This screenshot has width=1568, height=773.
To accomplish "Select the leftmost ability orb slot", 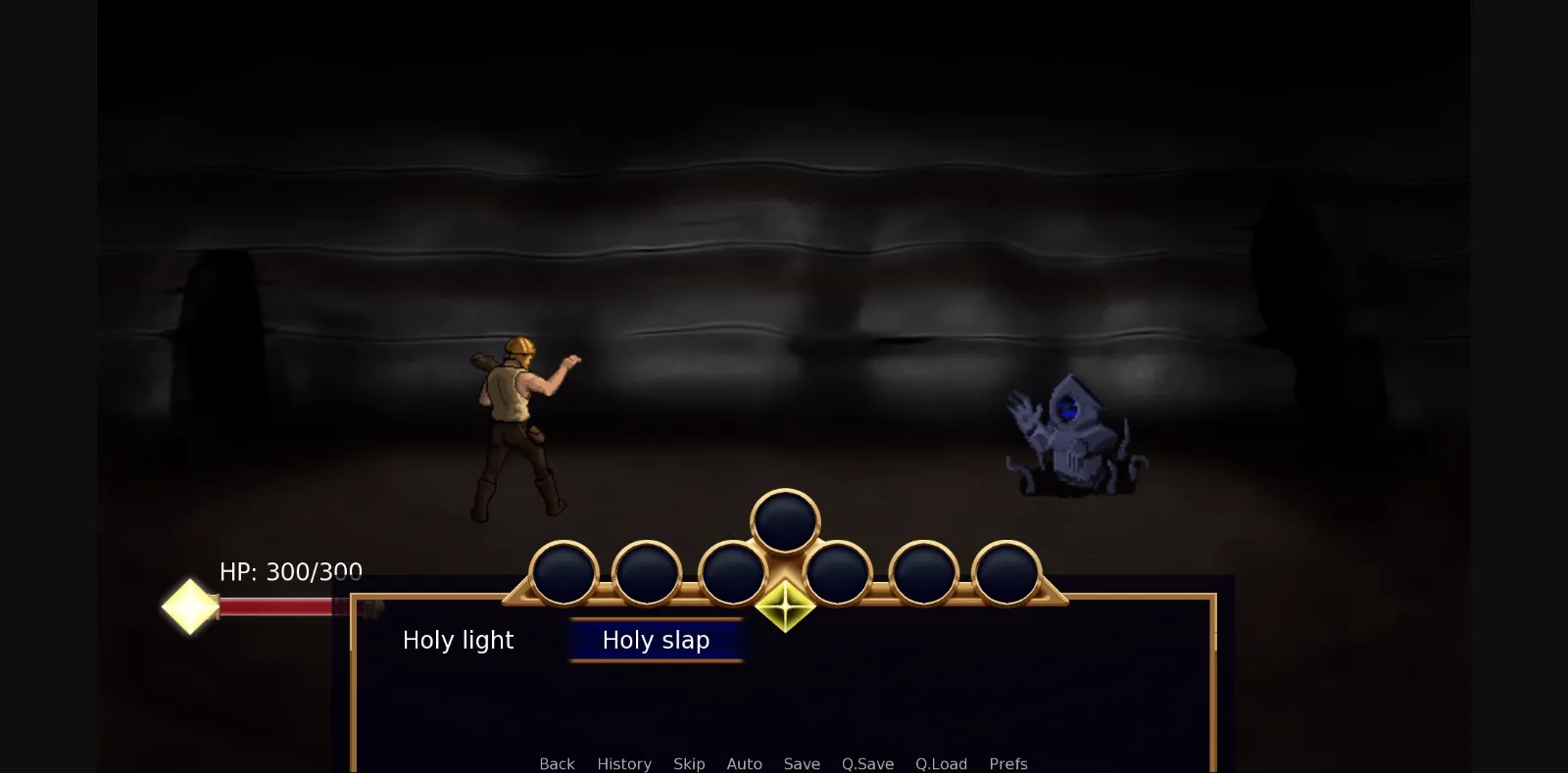I will tap(563, 573).
